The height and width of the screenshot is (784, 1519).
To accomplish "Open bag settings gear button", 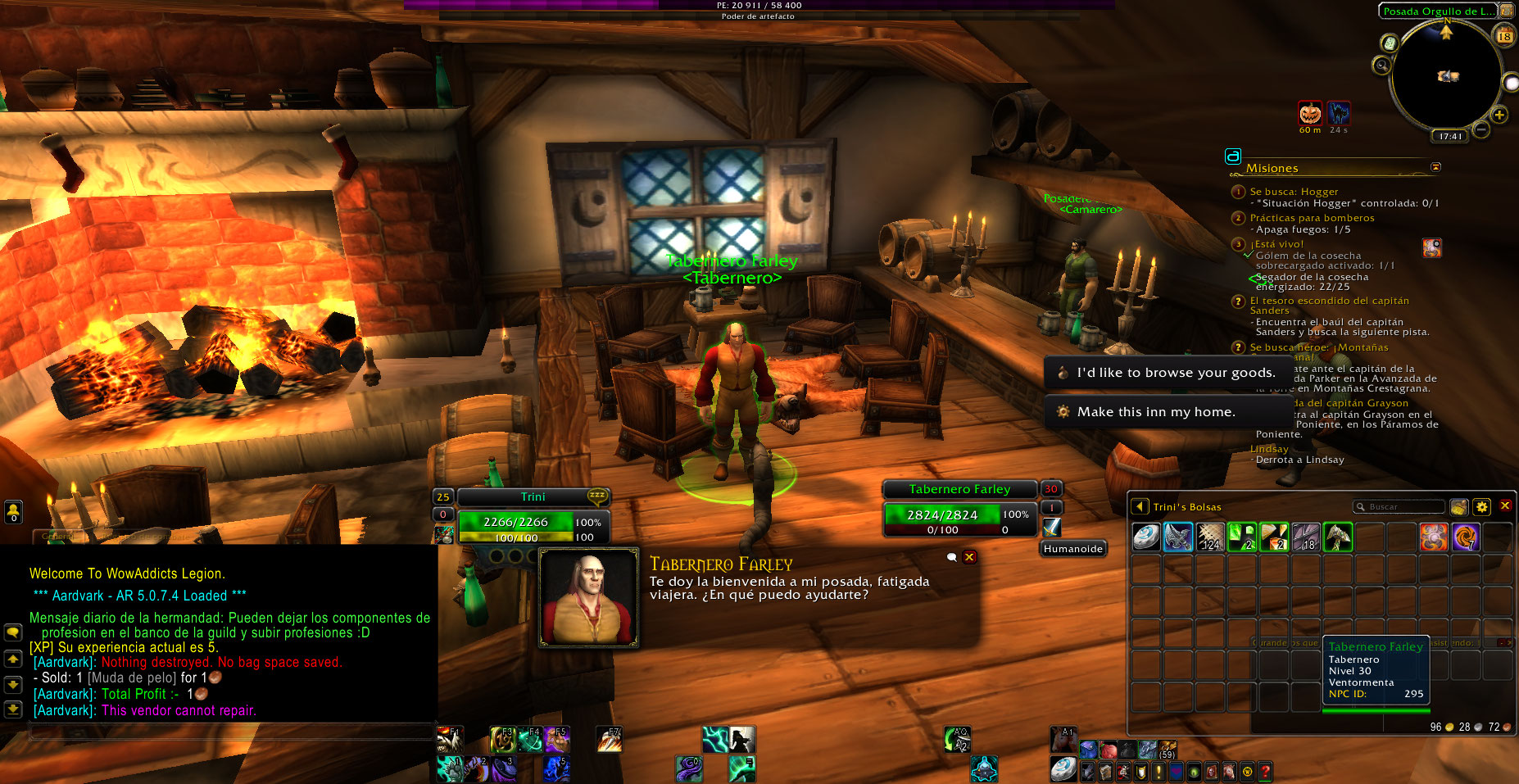I will click(x=1481, y=507).
